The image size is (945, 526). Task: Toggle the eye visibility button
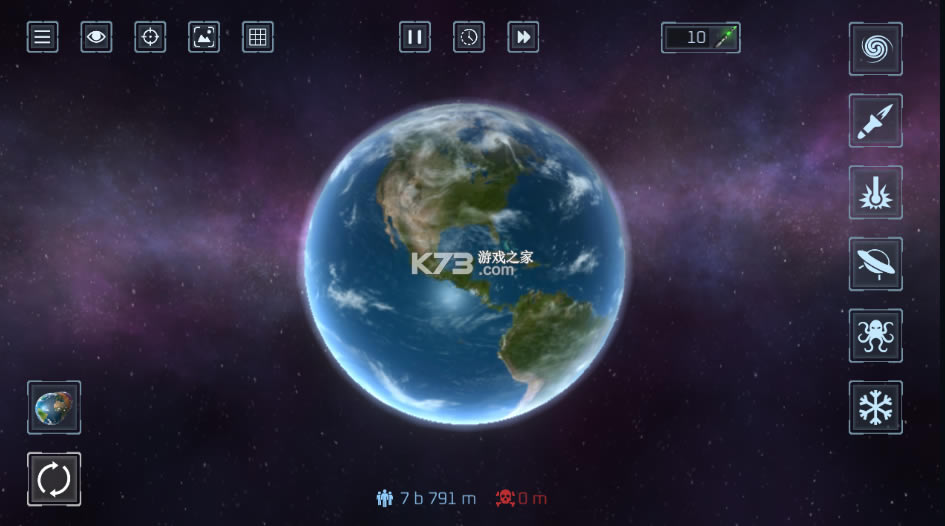pyautogui.click(x=96, y=38)
